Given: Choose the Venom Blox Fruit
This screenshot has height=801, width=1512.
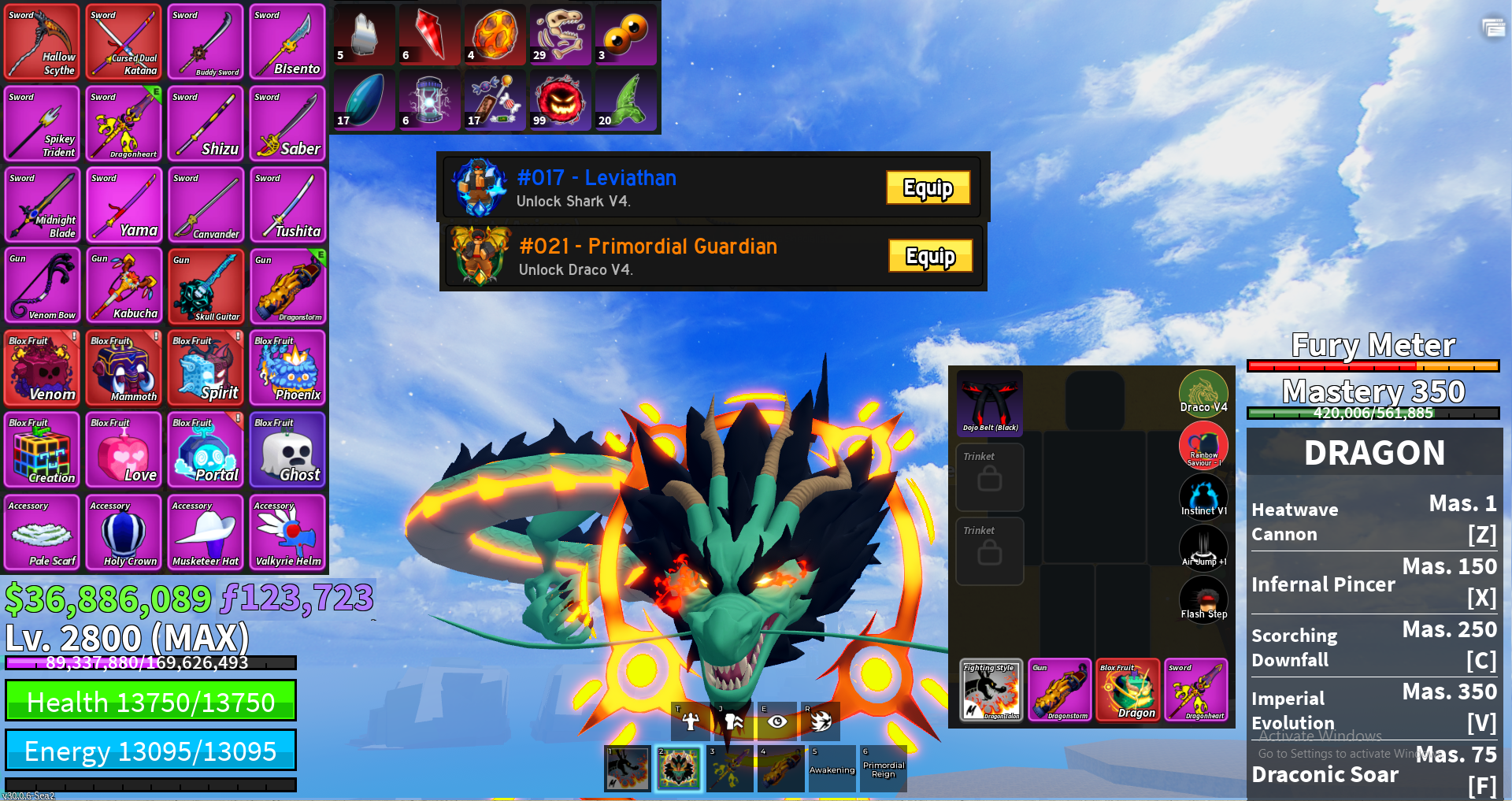Looking at the screenshot, I should click(x=43, y=369).
